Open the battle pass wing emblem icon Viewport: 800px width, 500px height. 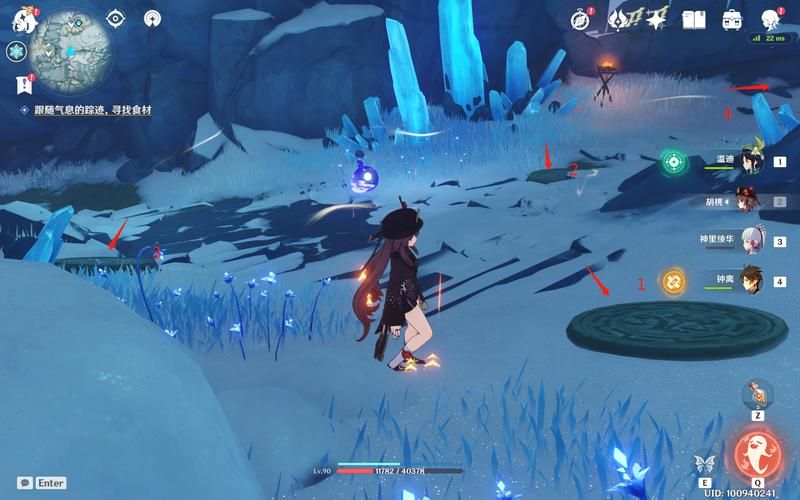click(x=619, y=19)
